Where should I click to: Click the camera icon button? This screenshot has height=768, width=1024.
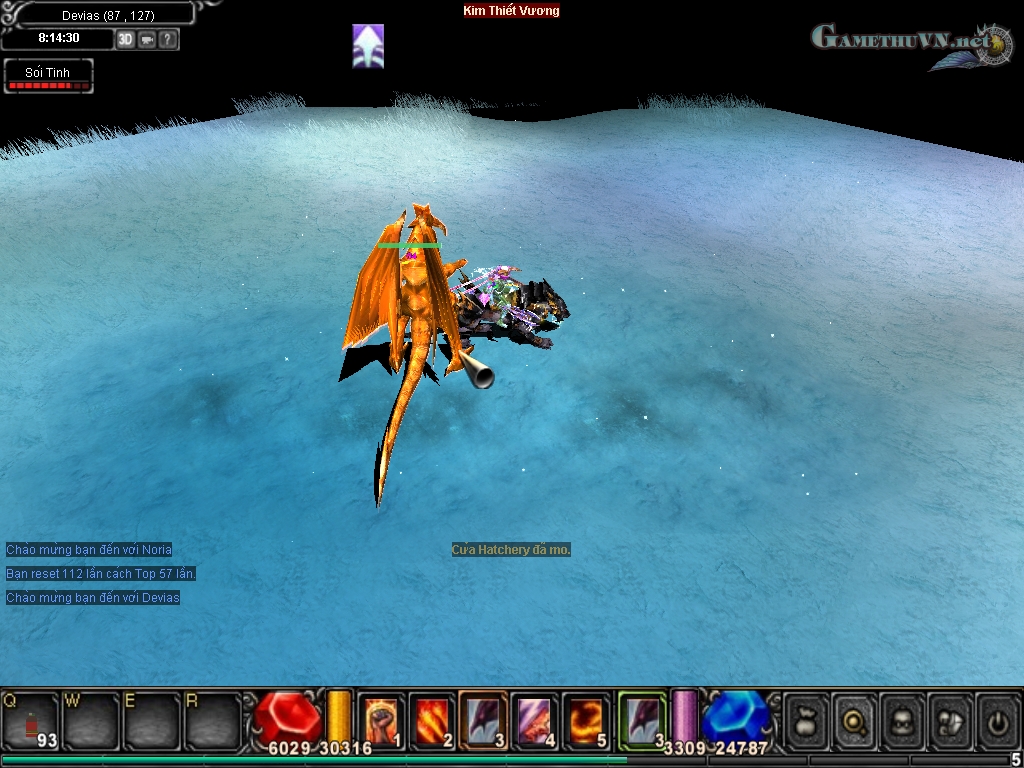coord(147,40)
